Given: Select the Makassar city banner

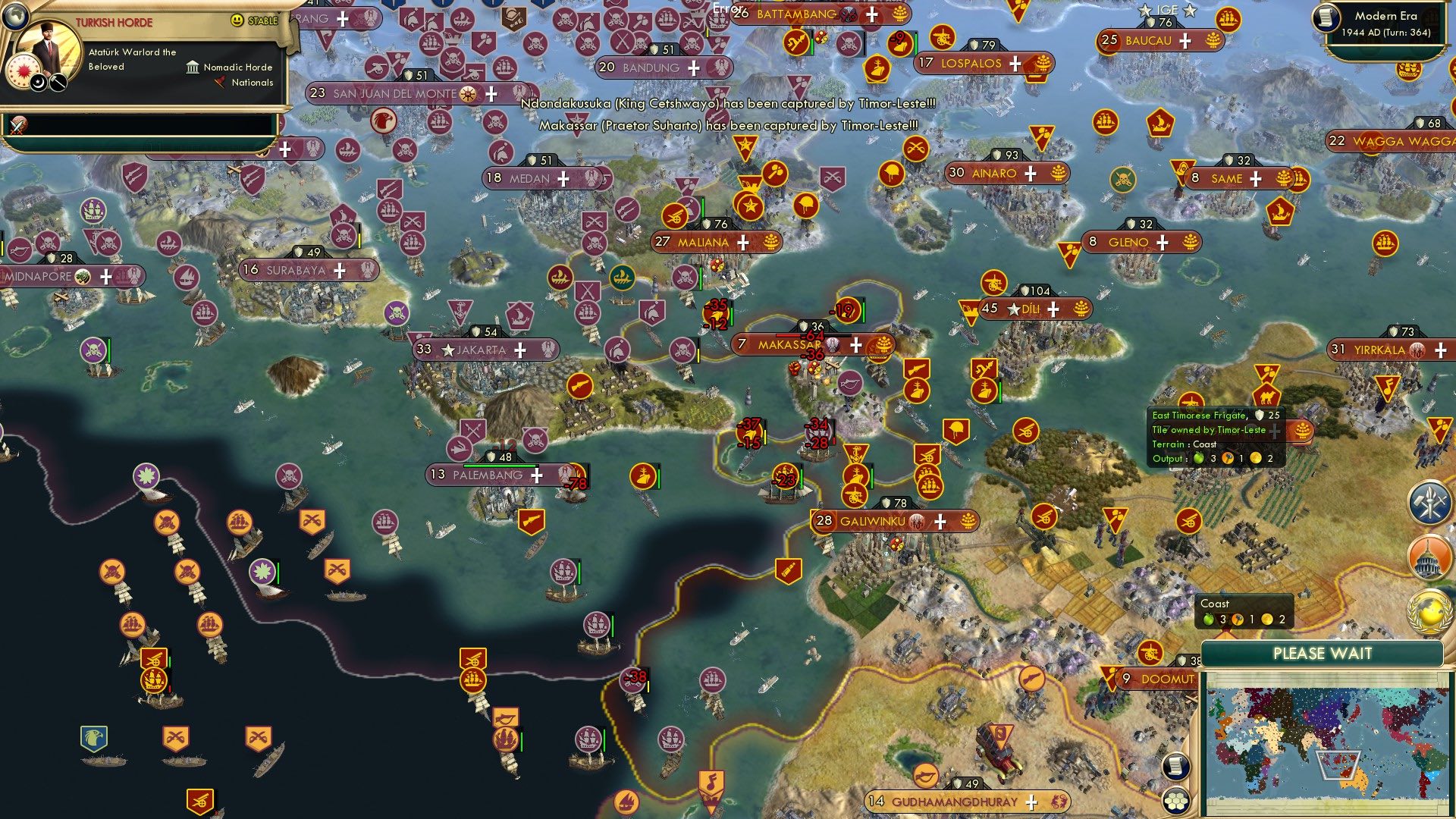Looking at the screenshot, I should coord(789,345).
